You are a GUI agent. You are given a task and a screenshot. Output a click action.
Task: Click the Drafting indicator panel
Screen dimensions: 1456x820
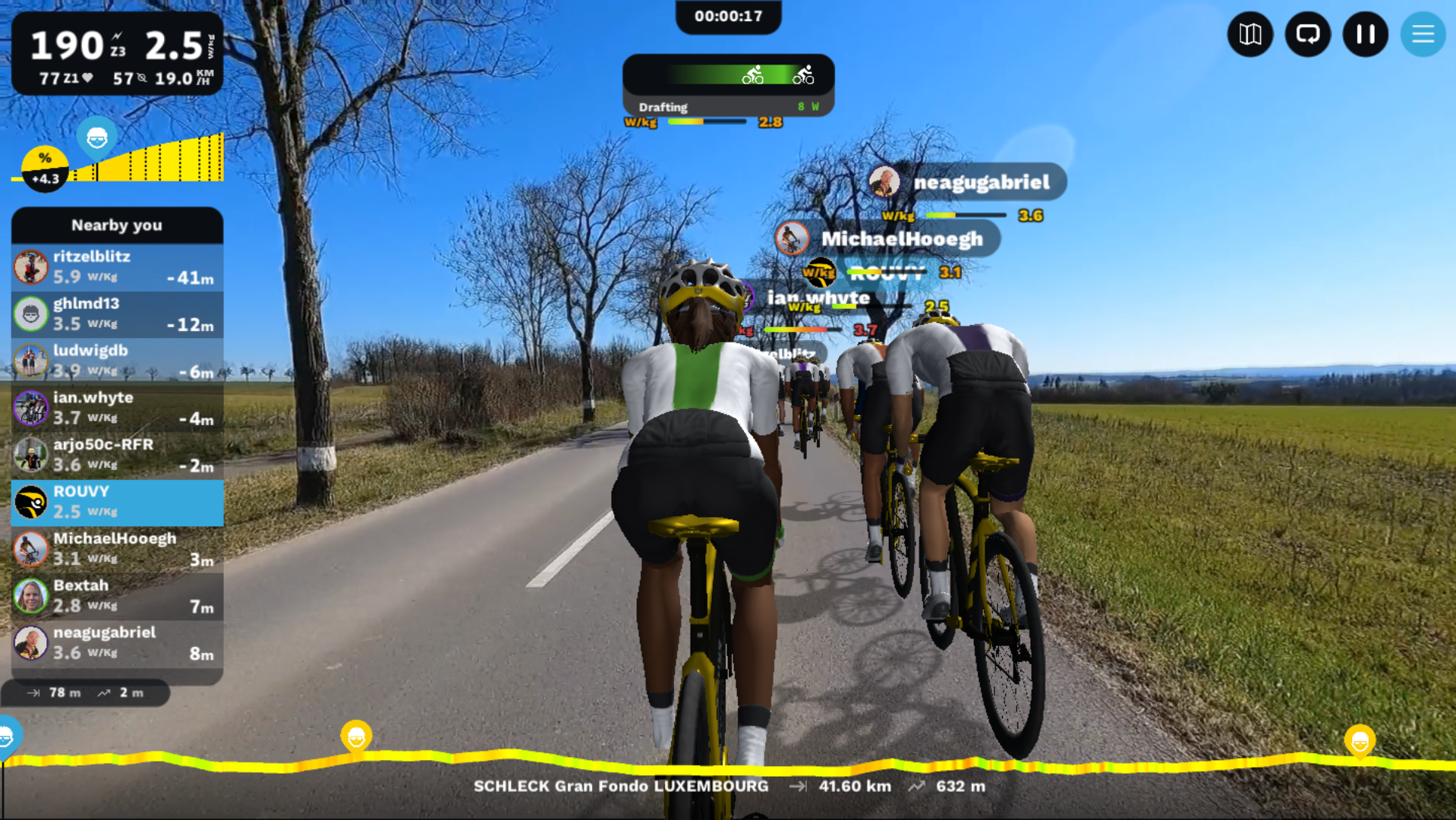(728, 85)
